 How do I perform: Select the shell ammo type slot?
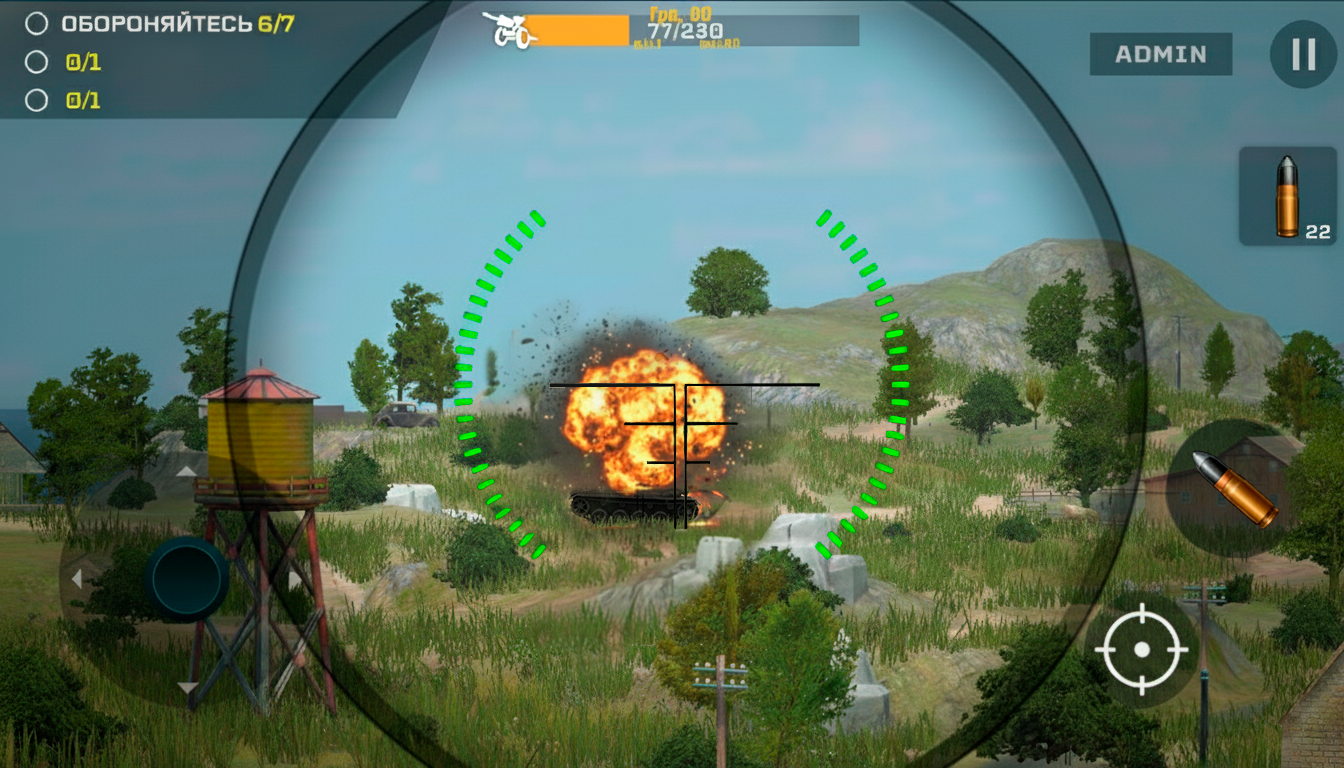[1288, 196]
